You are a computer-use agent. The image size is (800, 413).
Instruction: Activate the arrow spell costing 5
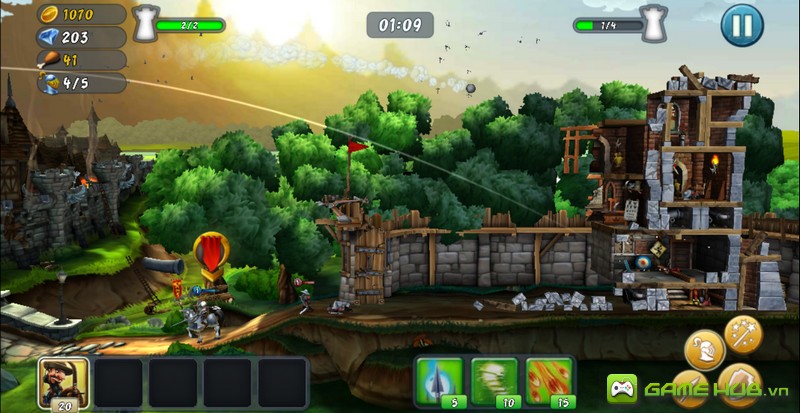tap(439, 381)
